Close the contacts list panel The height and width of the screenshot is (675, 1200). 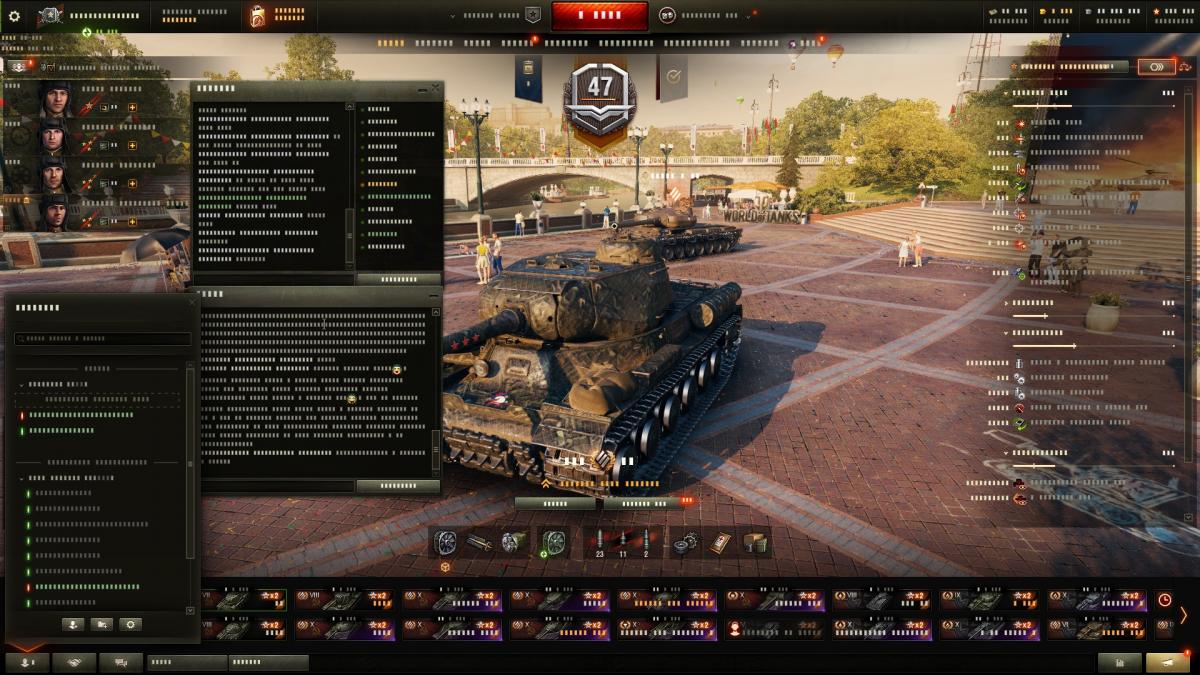[192, 302]
